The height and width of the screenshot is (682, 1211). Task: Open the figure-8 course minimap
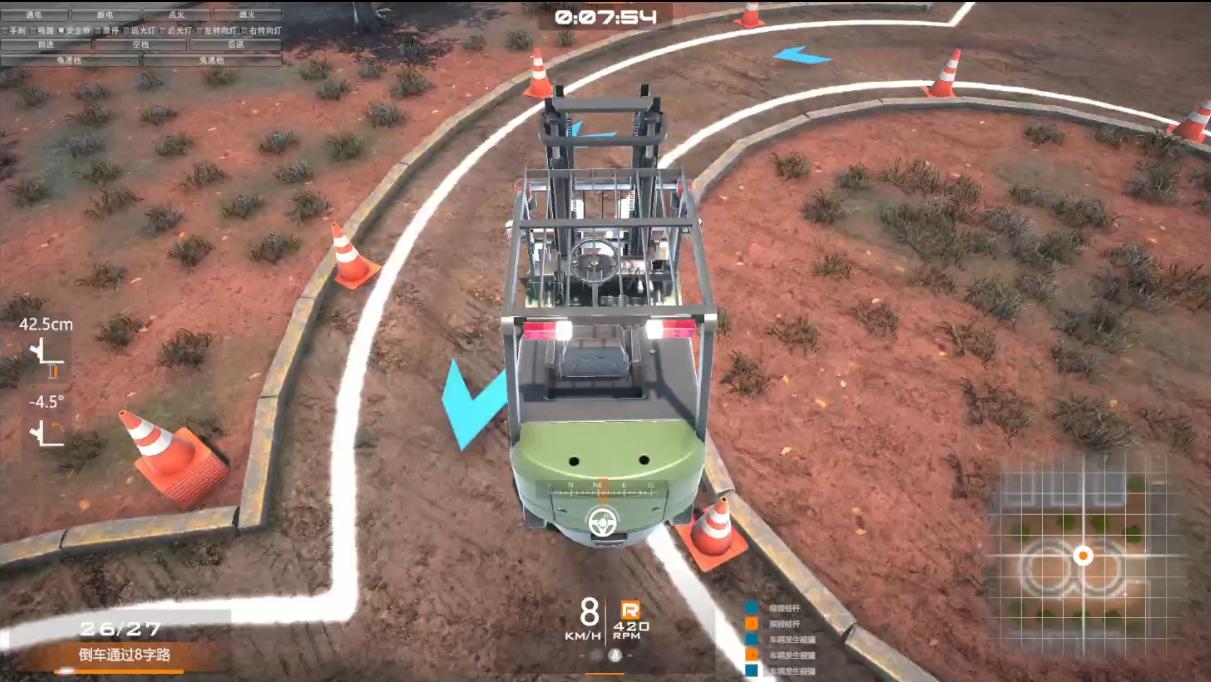click(1083, 555)
